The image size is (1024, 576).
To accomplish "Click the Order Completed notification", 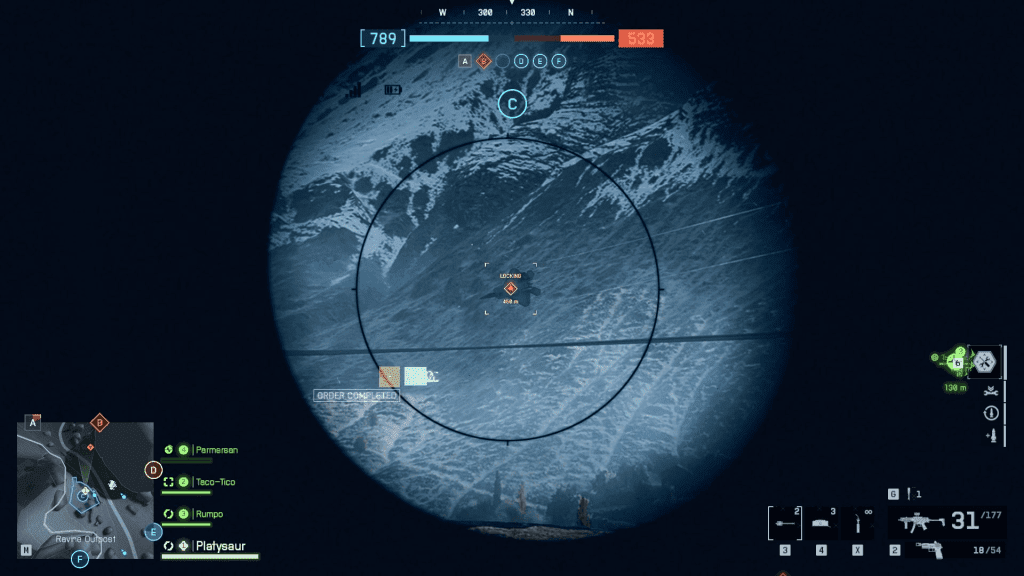I will click(x=357, y=396).
